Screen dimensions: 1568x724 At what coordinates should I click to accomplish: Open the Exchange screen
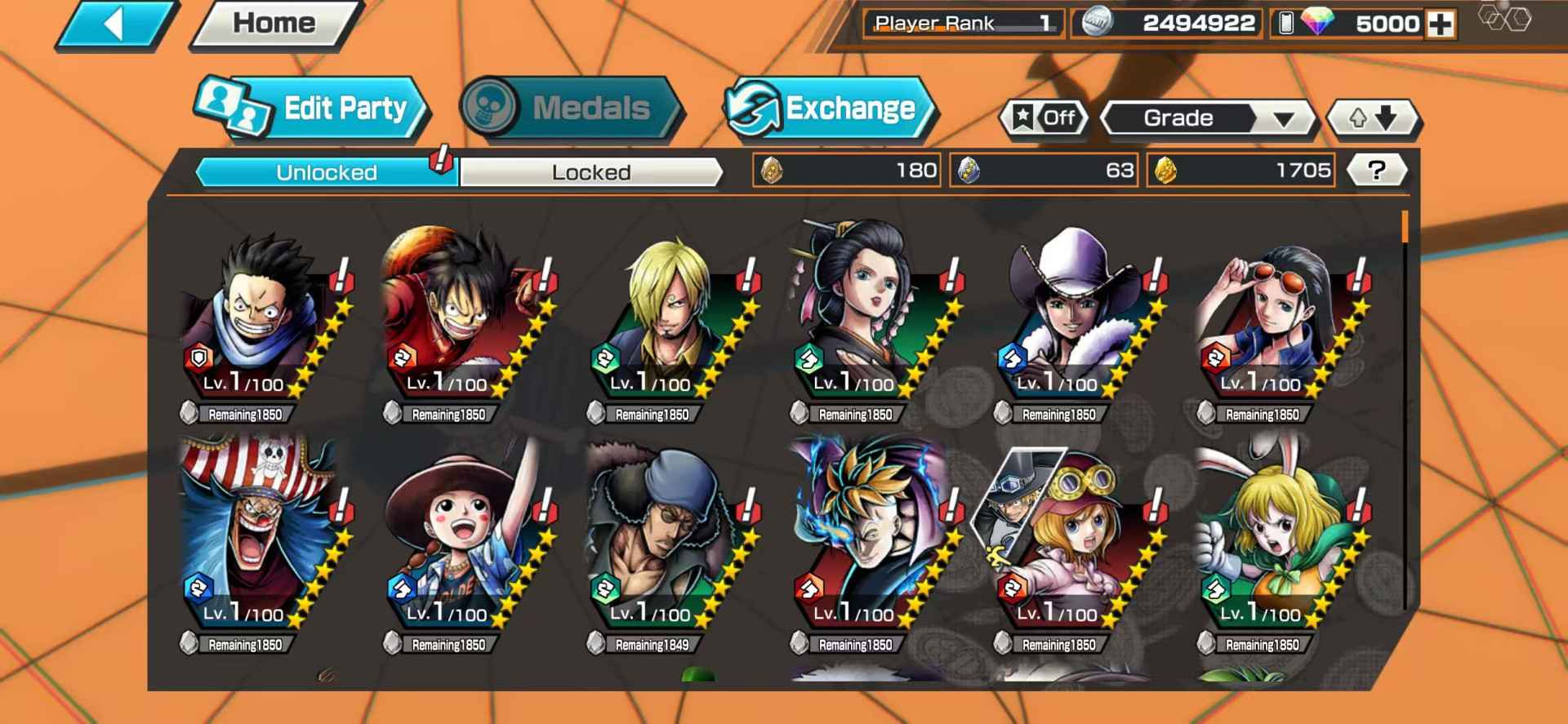click(x=831, y=109)
